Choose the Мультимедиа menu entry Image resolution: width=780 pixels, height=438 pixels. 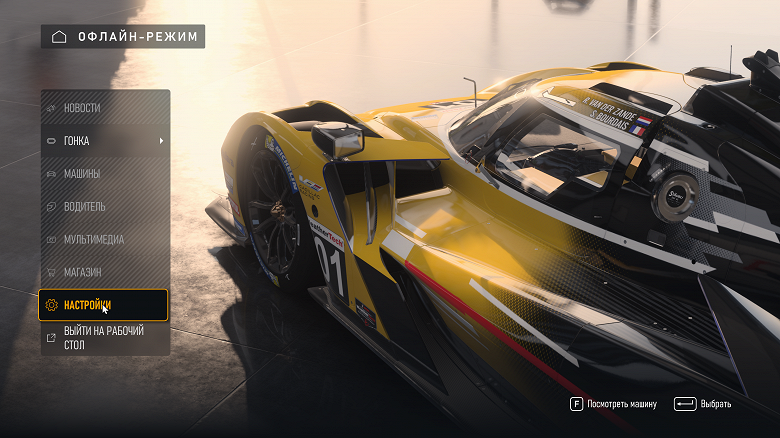pos(104,240)
